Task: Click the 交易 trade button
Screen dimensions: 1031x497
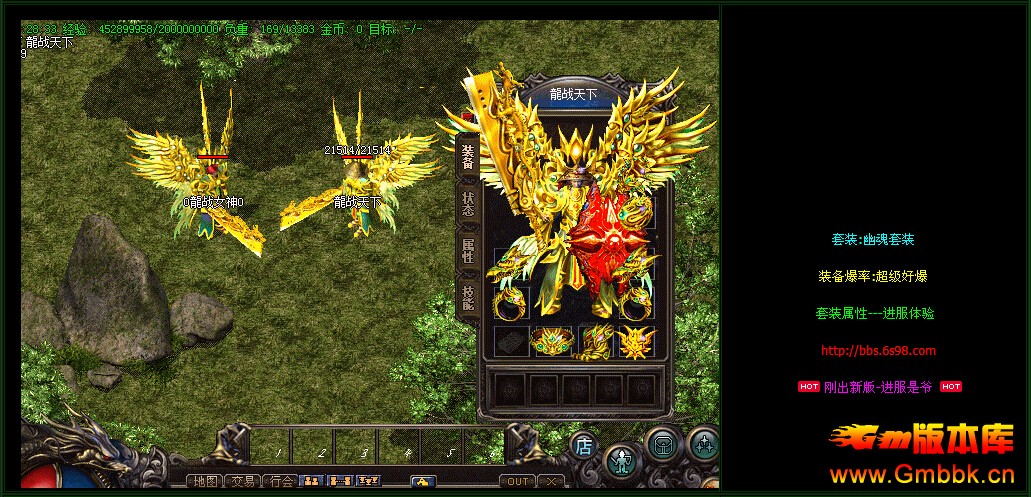Action: 243,481
